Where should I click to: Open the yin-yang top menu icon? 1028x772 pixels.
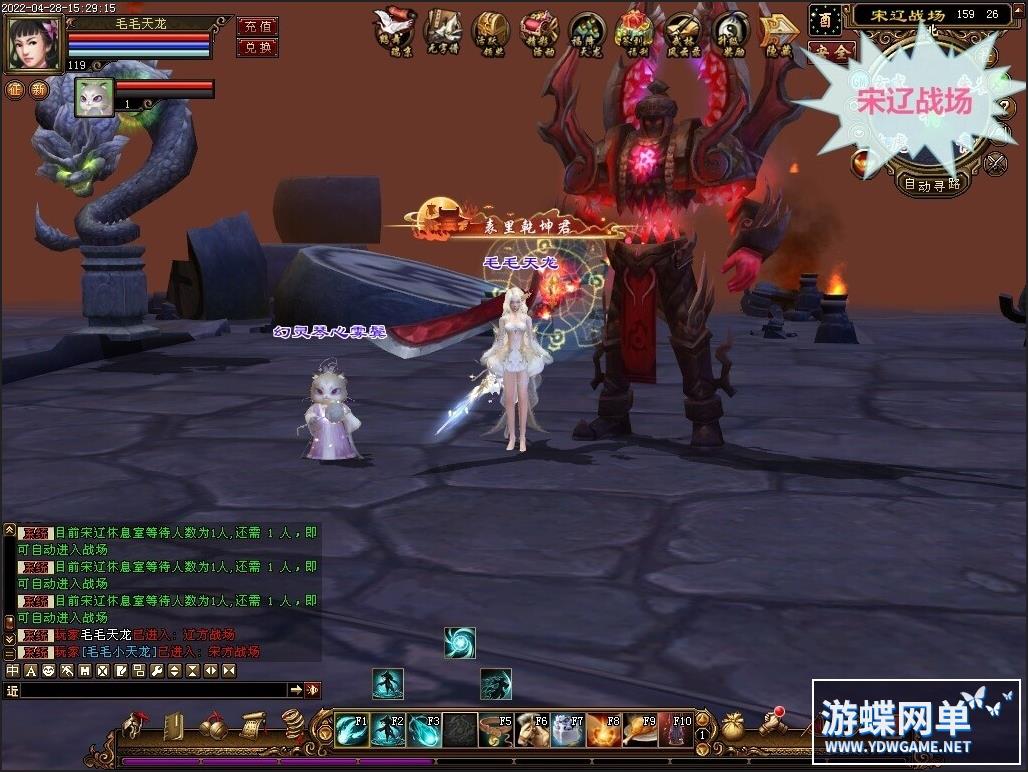pos(731,30)
